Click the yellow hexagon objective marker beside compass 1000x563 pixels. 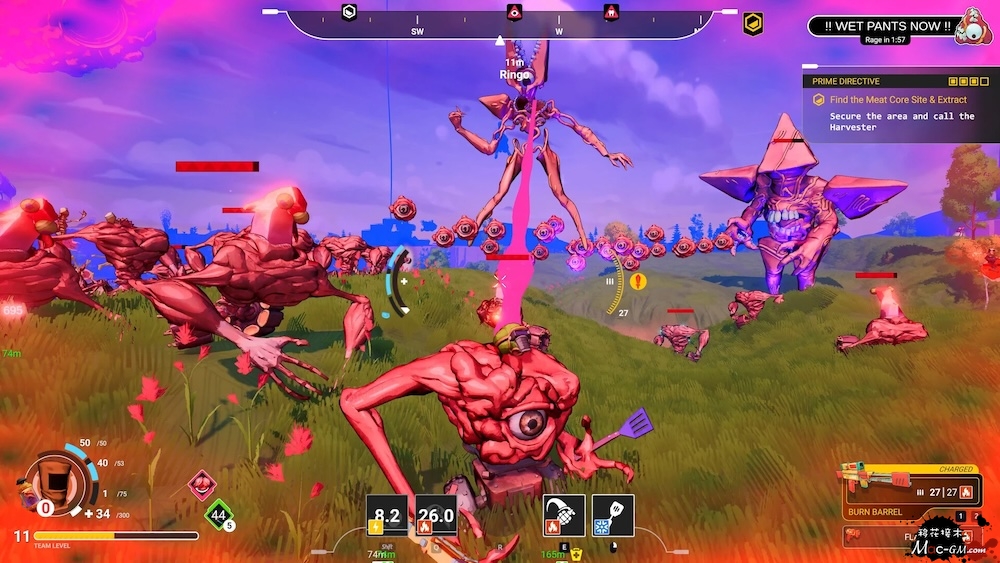coord(753,23)
